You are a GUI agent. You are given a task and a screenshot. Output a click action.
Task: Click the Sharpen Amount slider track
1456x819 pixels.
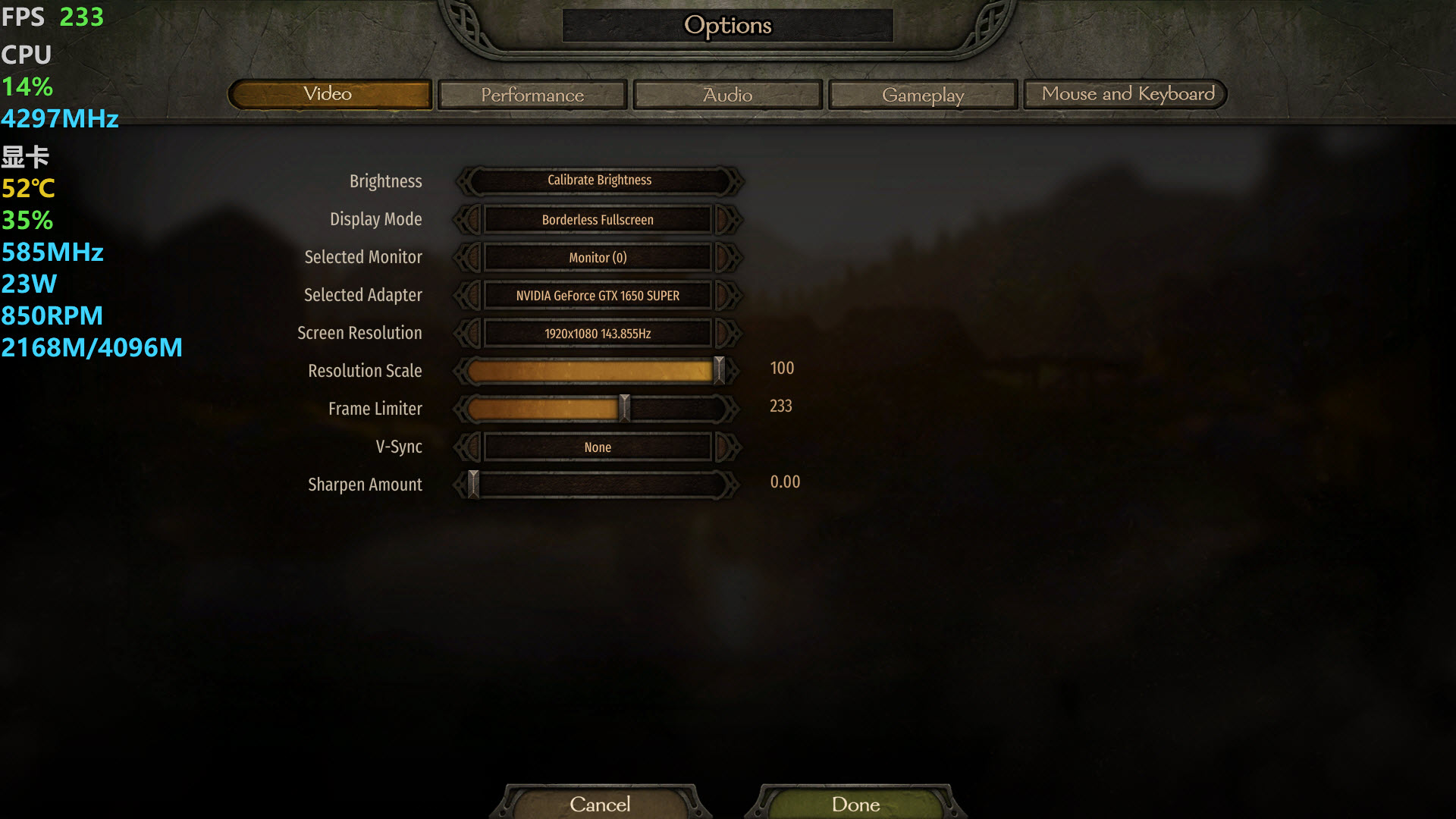point(599,485)
